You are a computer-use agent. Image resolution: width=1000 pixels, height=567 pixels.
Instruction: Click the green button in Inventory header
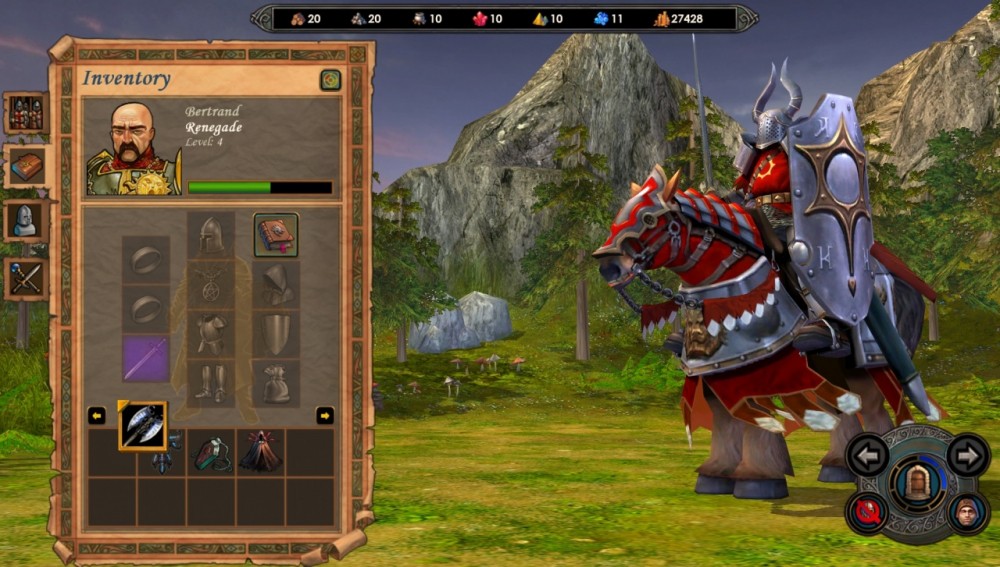click(x=330, y=80)
